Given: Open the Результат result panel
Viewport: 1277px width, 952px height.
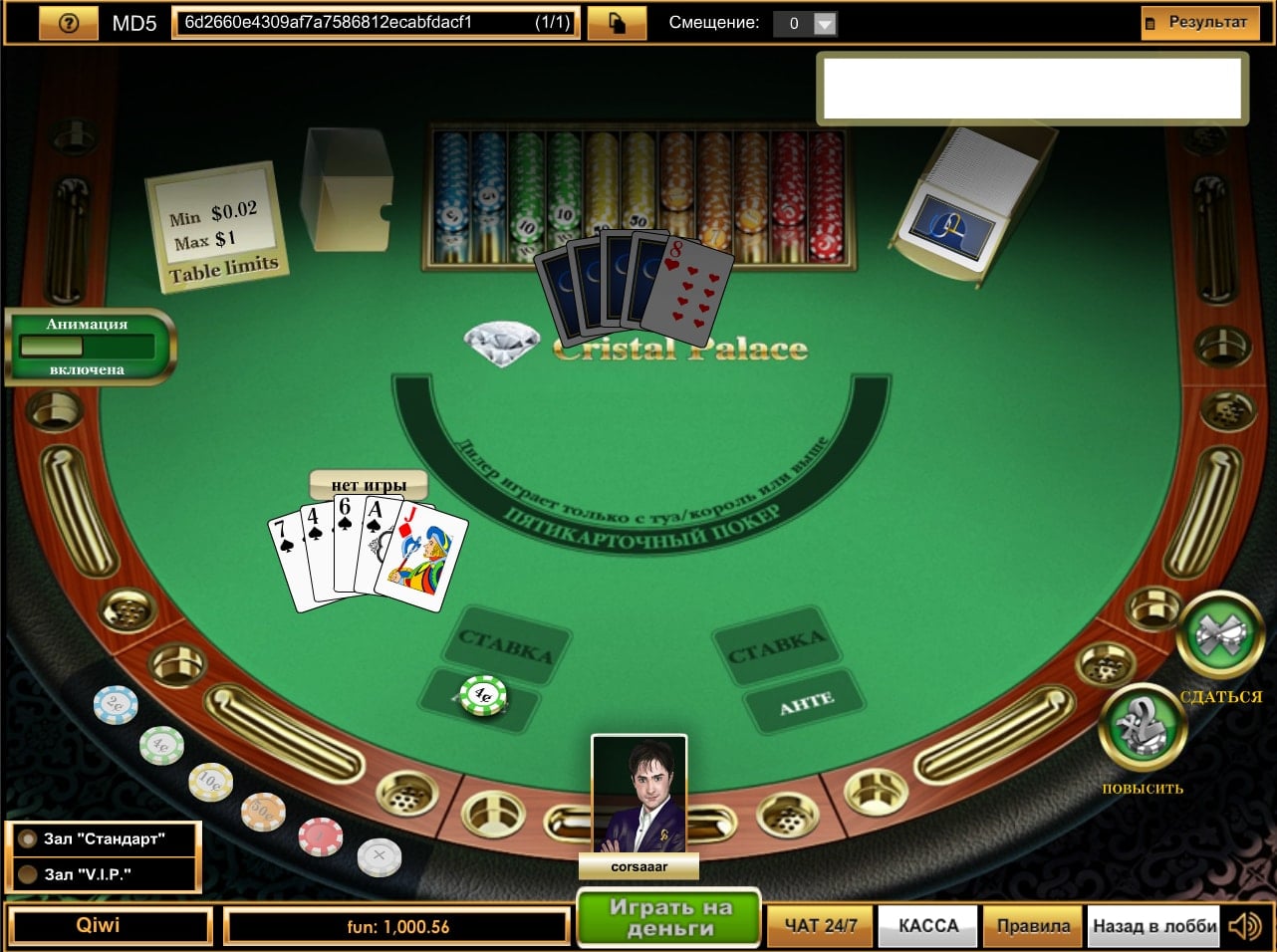Looking at the screenshot, I should click(x=1199, y=23).
